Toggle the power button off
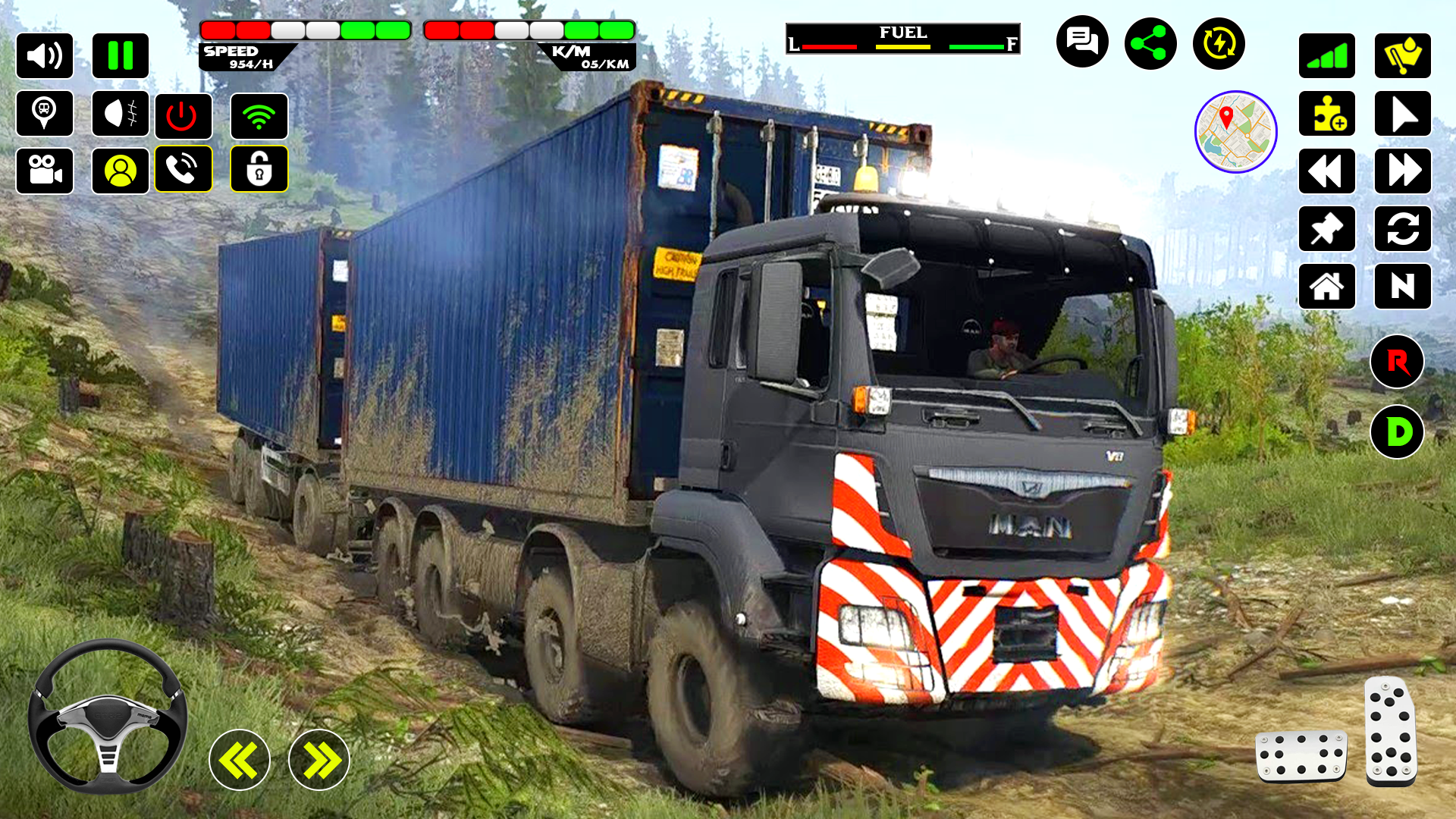This screenshot has height=819, width=1456. click(x=184, y=115)
